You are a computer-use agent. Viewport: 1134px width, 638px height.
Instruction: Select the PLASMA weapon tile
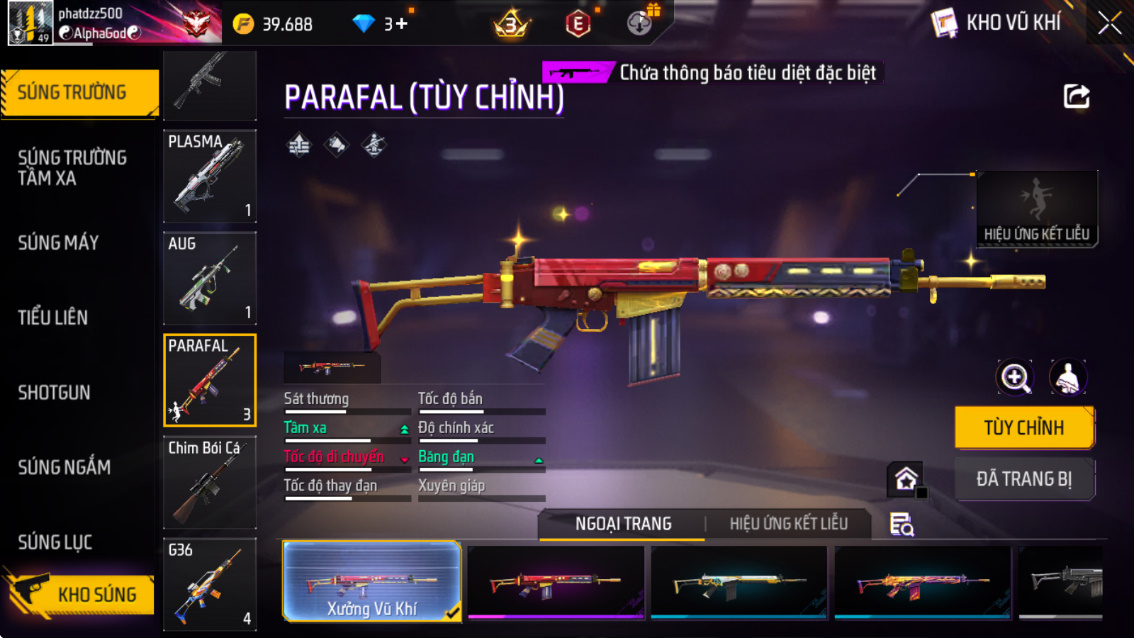209,176
